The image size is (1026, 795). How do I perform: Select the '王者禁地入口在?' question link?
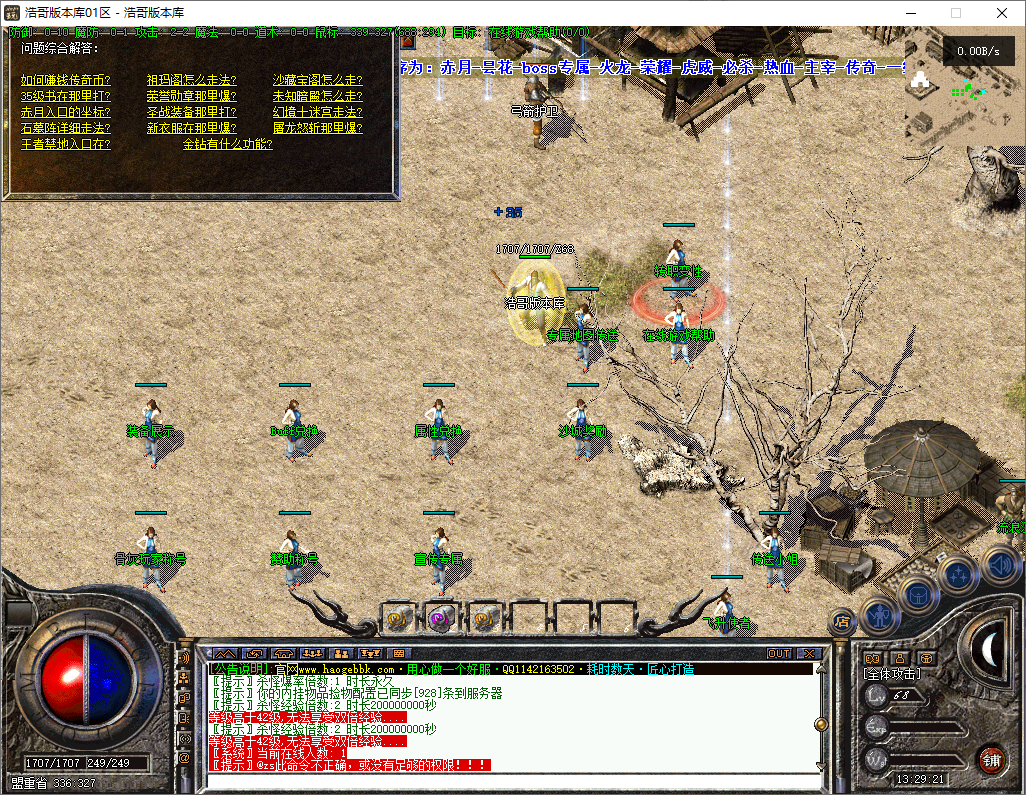66,144
